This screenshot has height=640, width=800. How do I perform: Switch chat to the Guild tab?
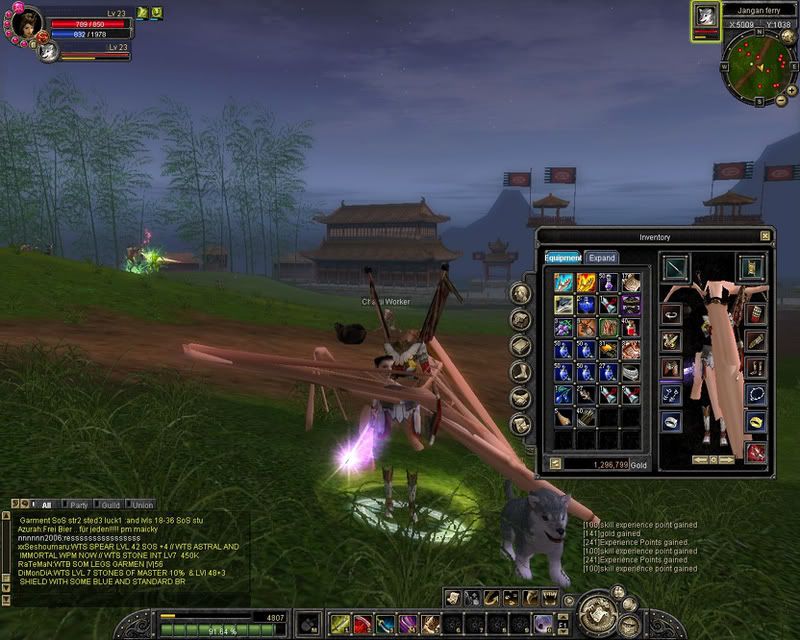pyautogui.click(x=110, y=505)
